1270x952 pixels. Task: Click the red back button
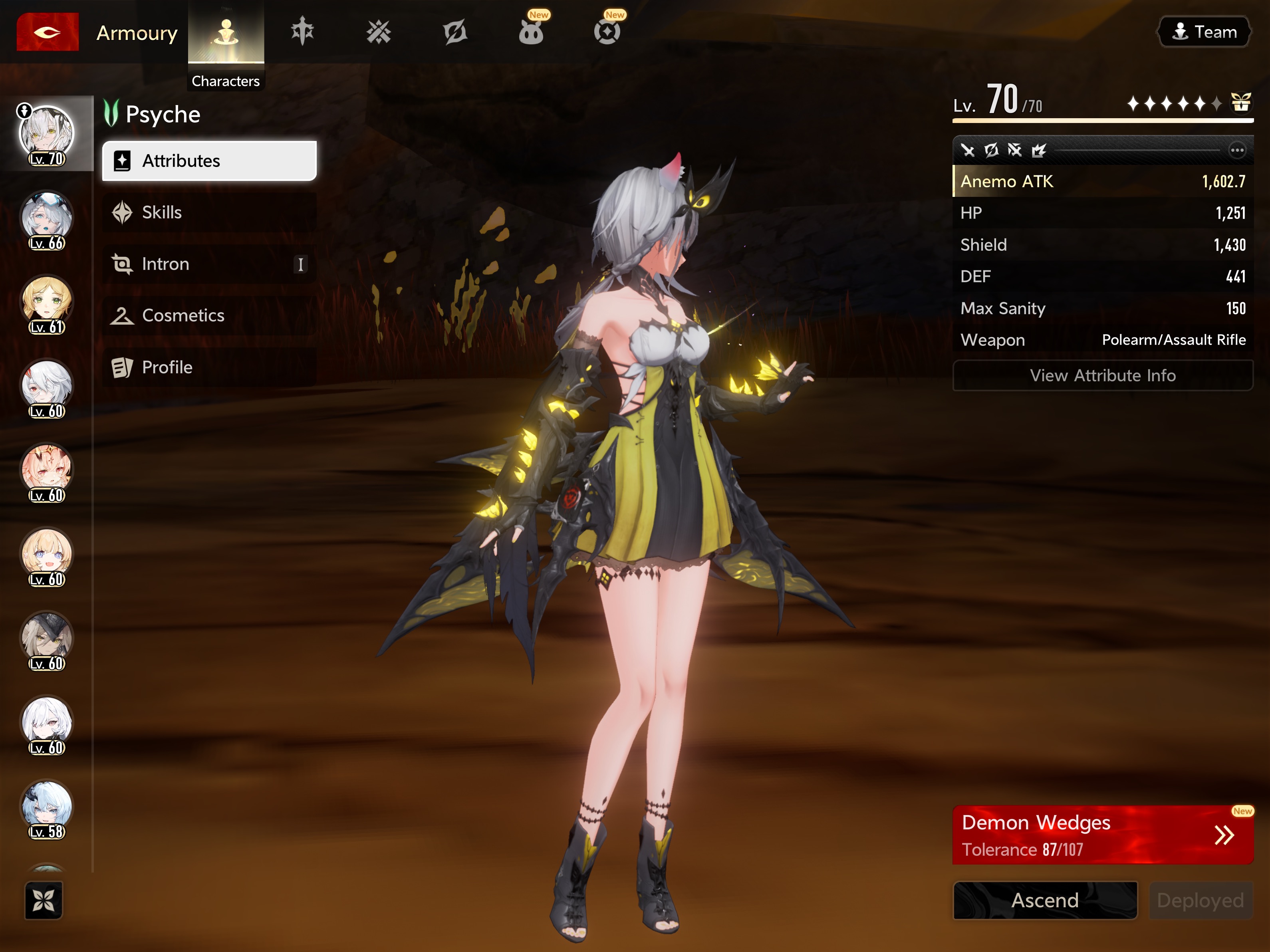point(47,32)
